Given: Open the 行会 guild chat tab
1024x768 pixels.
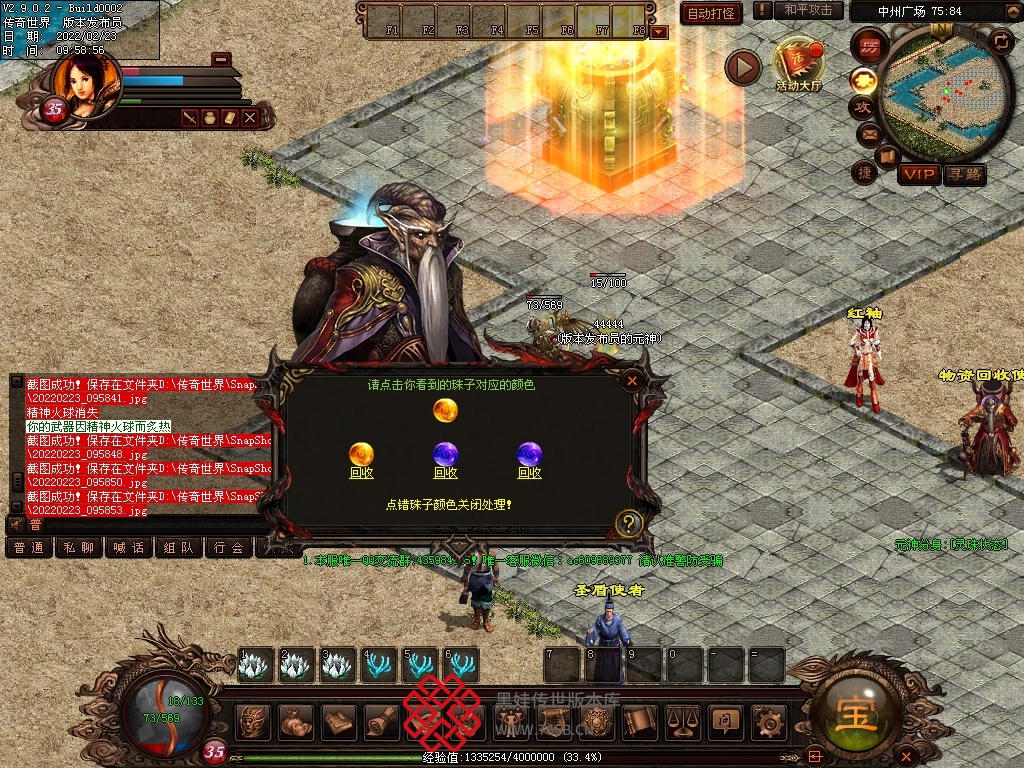Looking at the screenshot, I should [229, 547].
